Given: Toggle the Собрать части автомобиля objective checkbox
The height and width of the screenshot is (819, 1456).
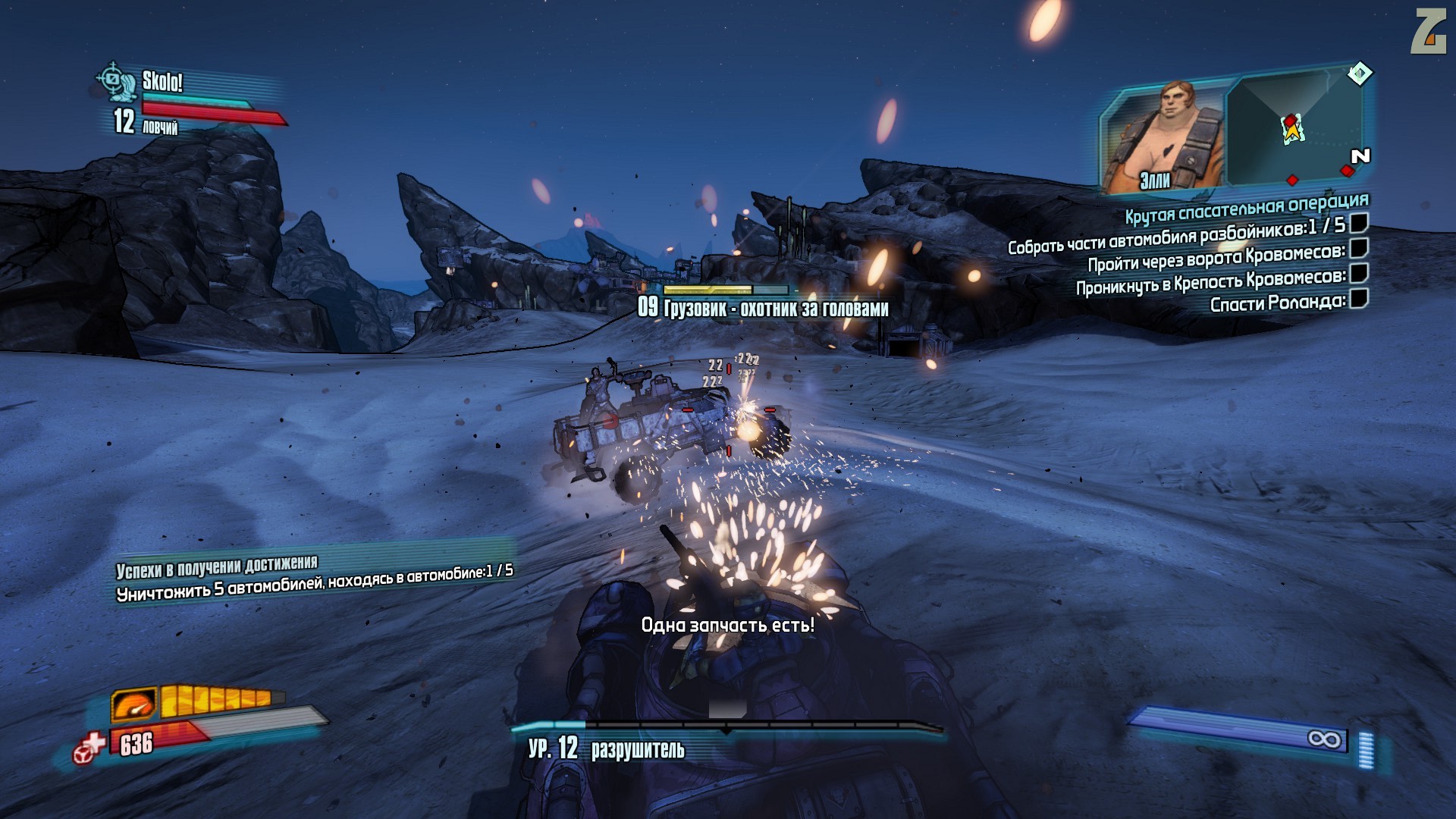Looking at the screenshot, I should [x=1359, y=223].
